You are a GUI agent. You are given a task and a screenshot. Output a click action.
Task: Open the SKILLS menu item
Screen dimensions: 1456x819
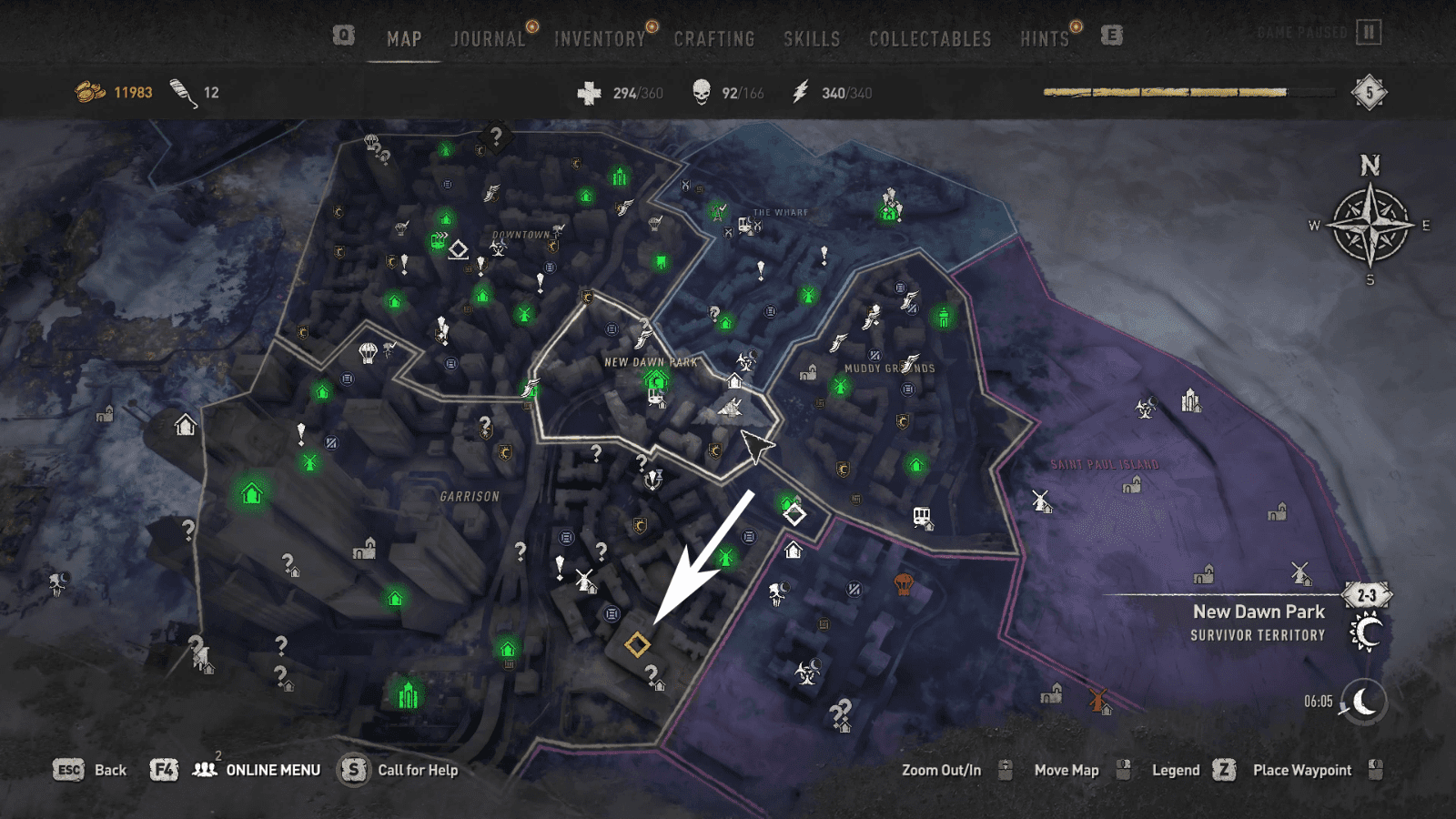click(811, 39)
